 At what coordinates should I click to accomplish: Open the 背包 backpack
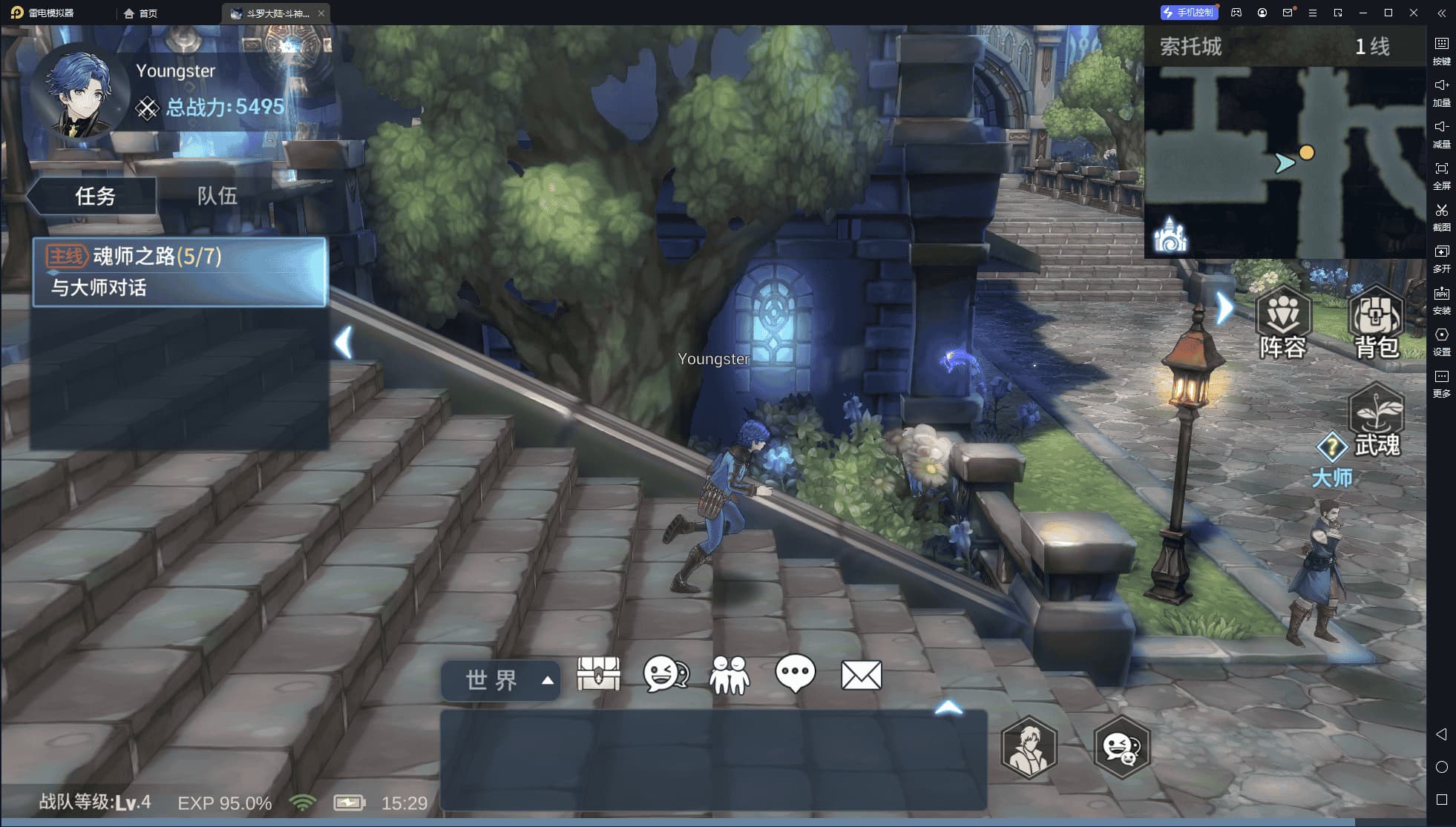pyautogui.click(x=1377, y=324)
